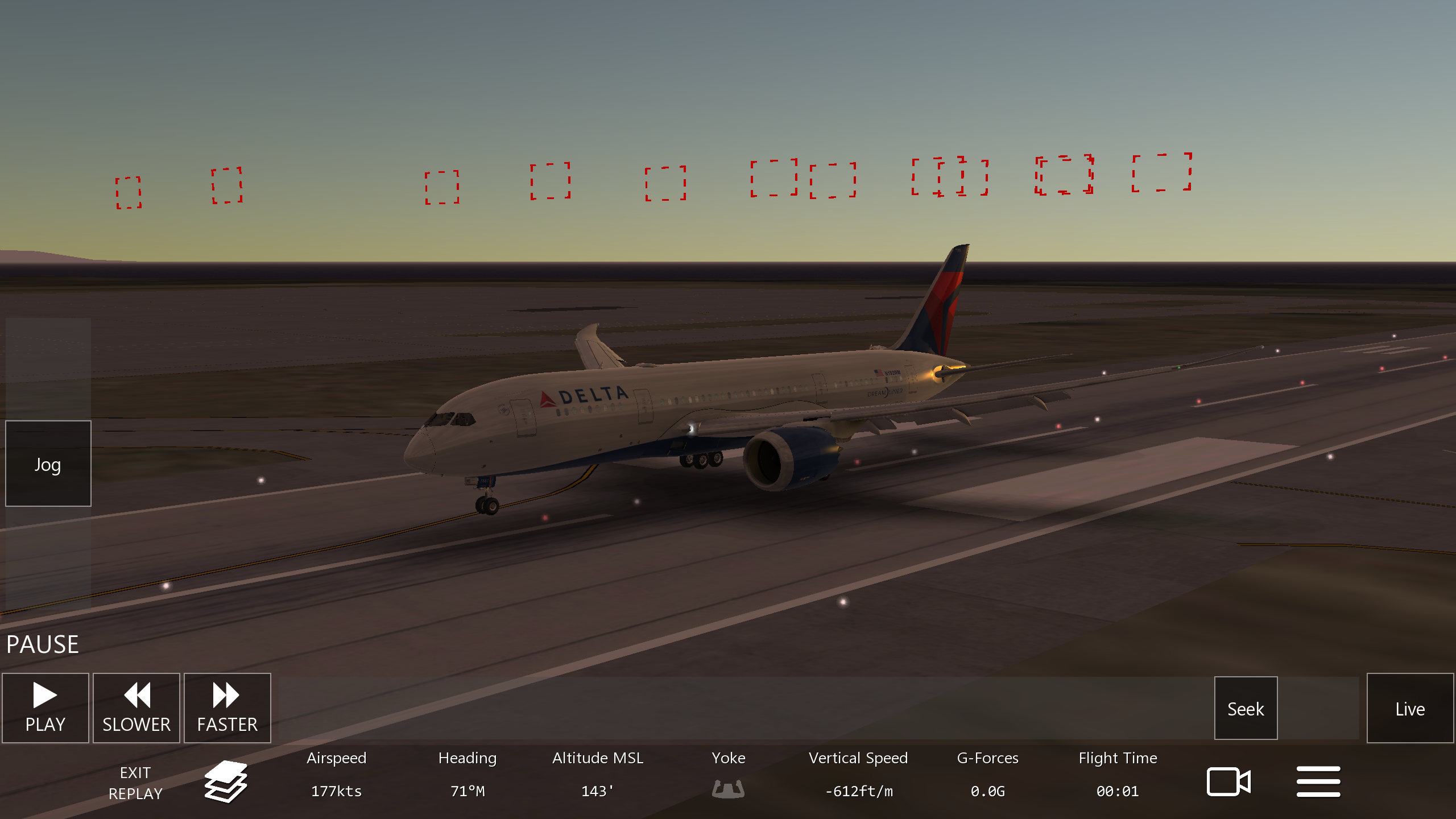This screenshot has height=819, width=1456.
Task: Change view with the camera icon
Action: pos(1228,781)
